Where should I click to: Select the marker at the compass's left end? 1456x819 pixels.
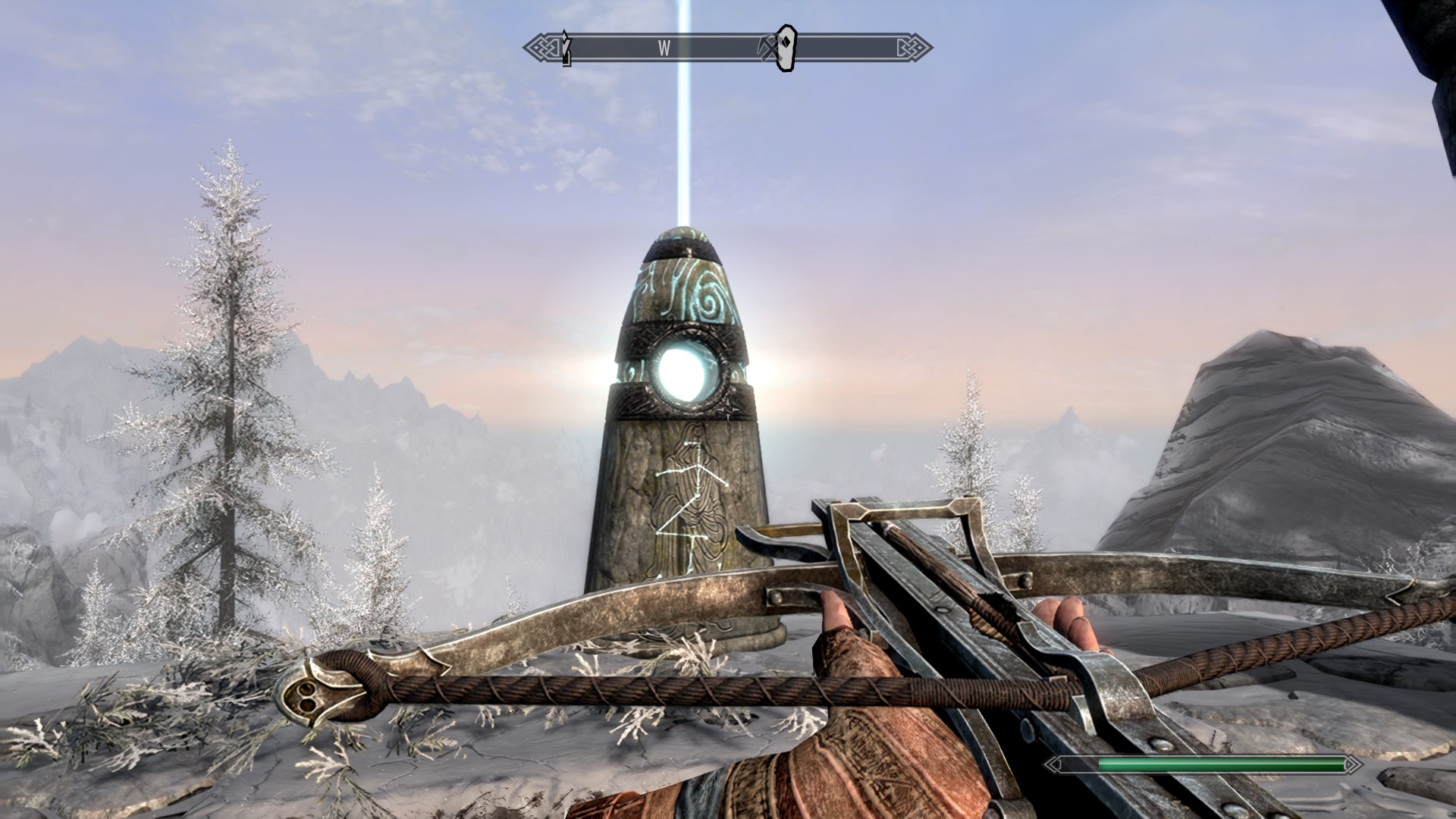click(x=566, y=49)
